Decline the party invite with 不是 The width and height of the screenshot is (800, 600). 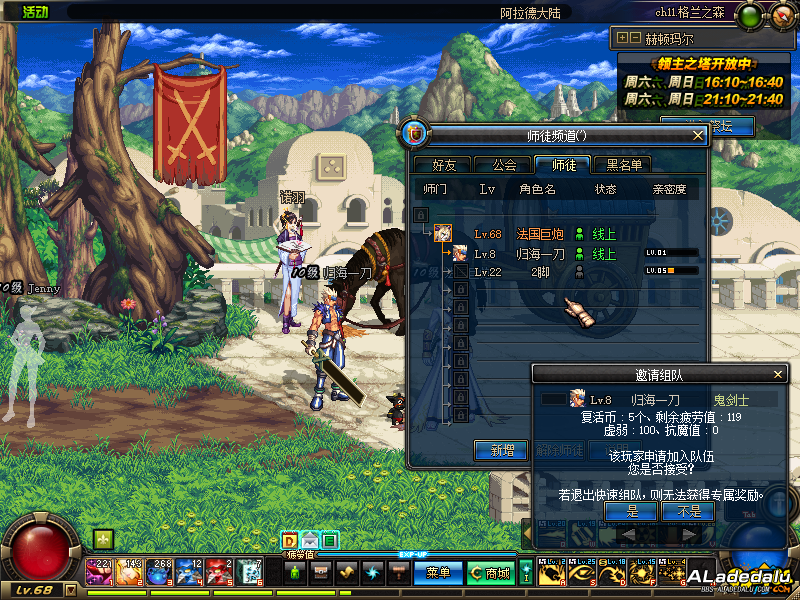pyautogui.click(x=688, y=511)
